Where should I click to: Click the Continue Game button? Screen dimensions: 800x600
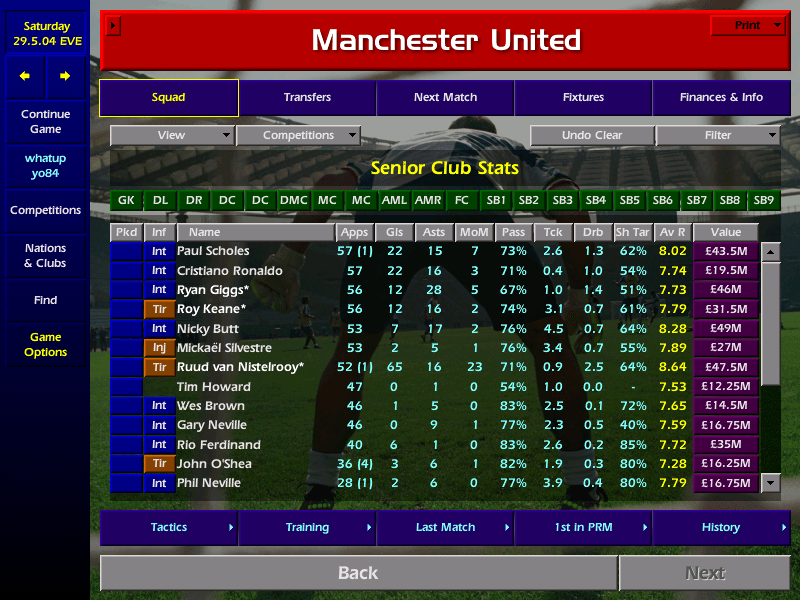click(45, 122)
